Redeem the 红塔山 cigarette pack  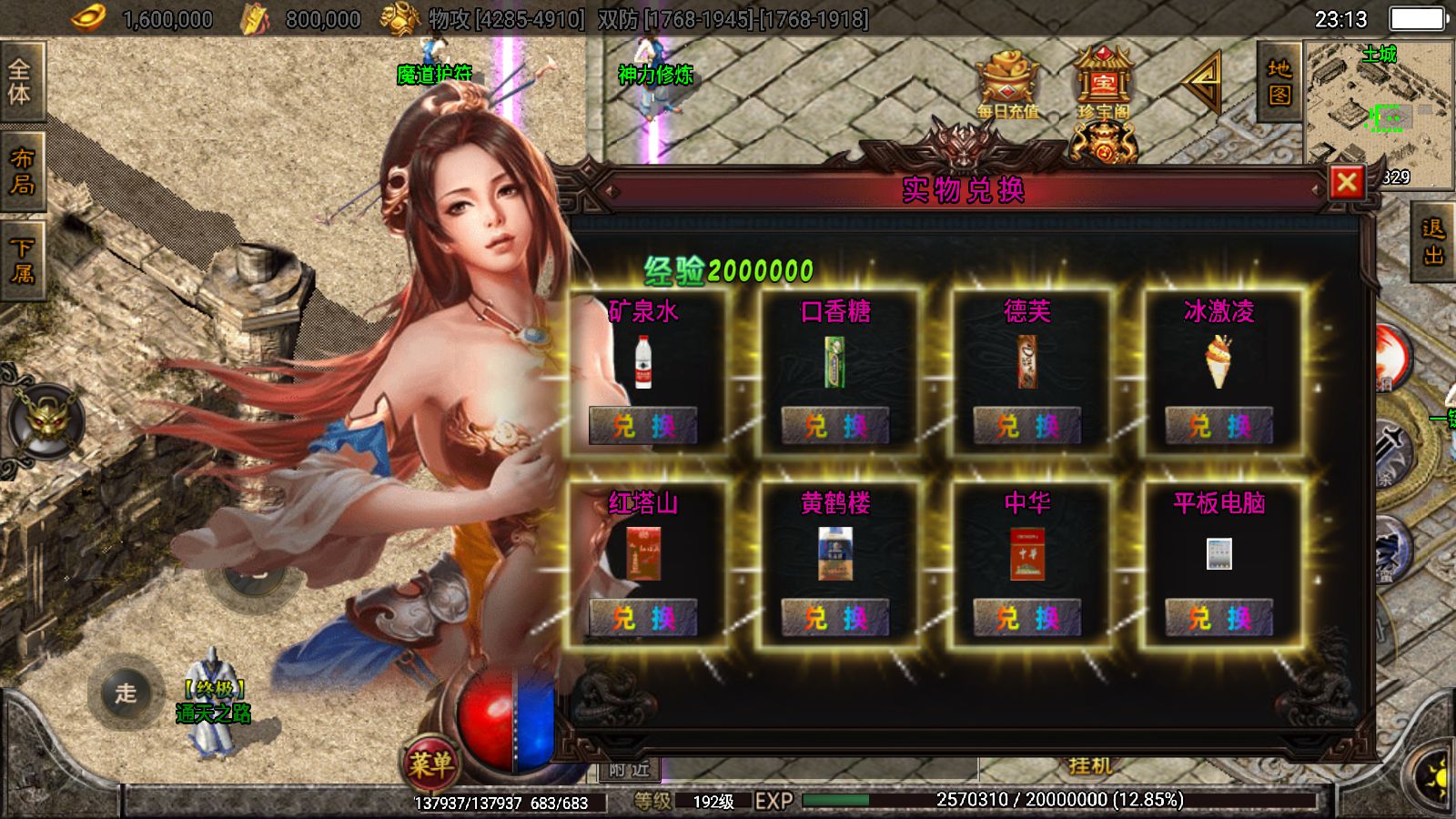(643, 618)
